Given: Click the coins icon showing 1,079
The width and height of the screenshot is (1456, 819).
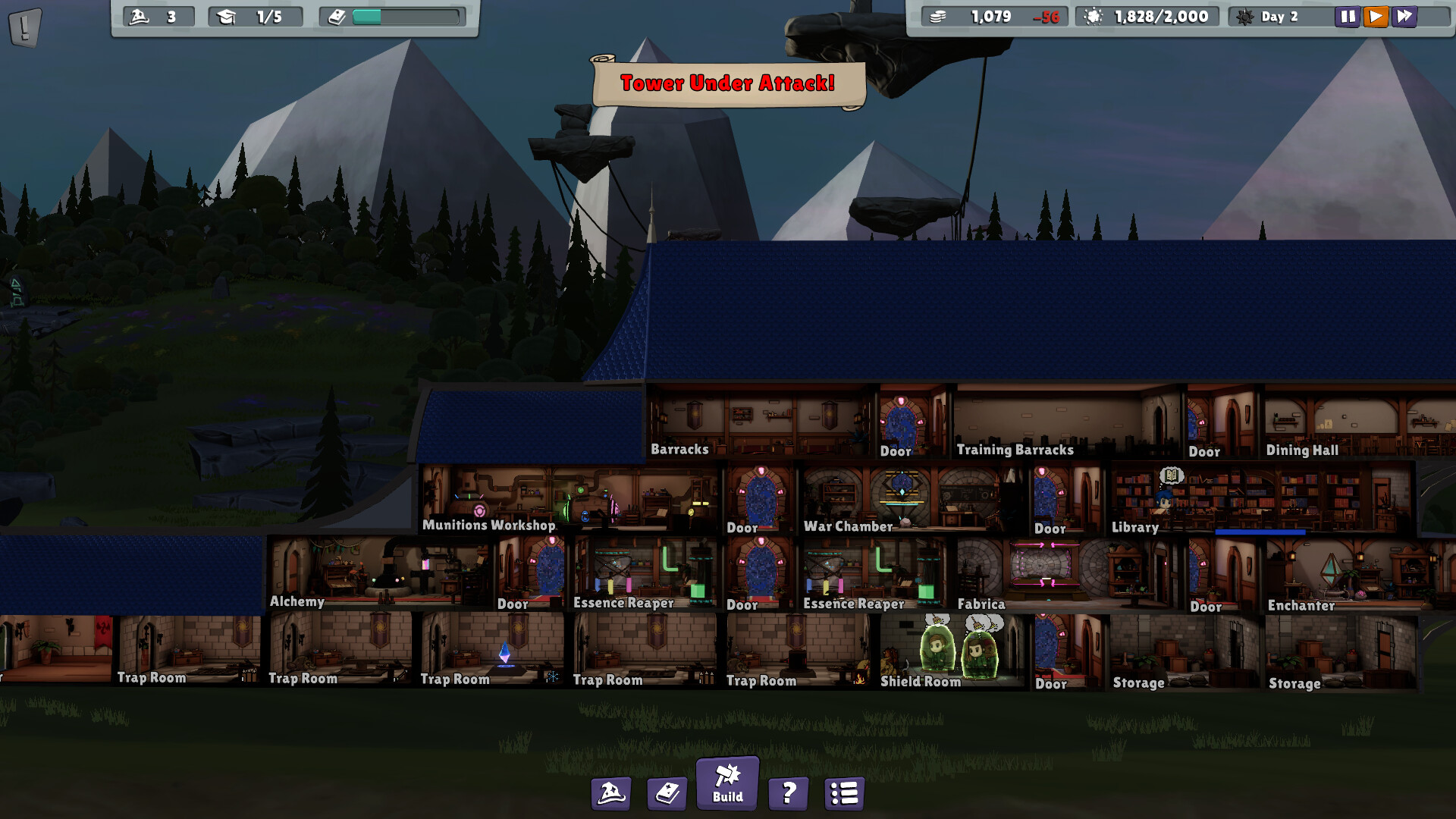Looking at the screenshot, I should pyautogui.click(x=938, y=16).
